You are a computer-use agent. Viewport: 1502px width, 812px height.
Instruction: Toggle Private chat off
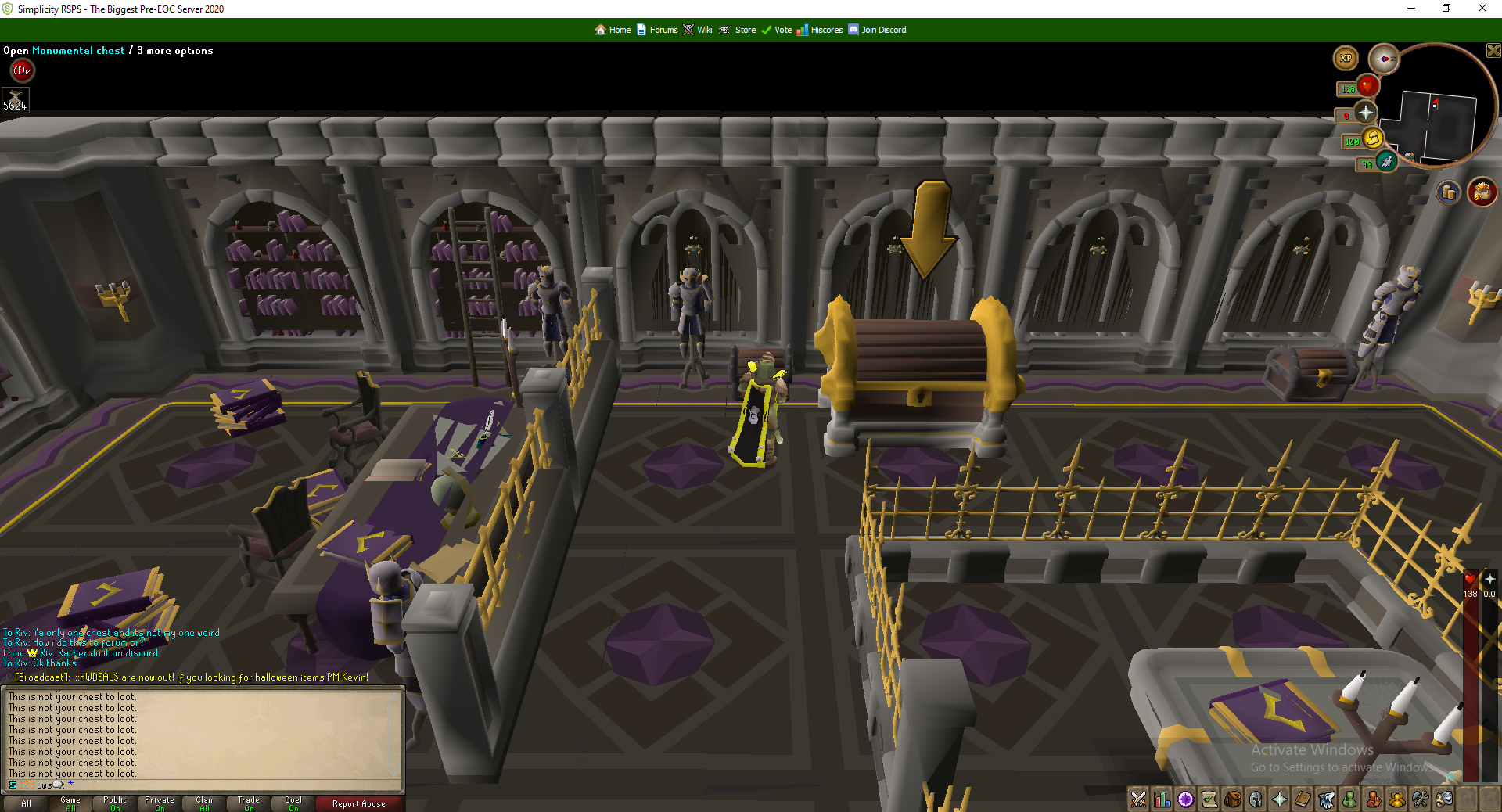[x=159, y=803]
